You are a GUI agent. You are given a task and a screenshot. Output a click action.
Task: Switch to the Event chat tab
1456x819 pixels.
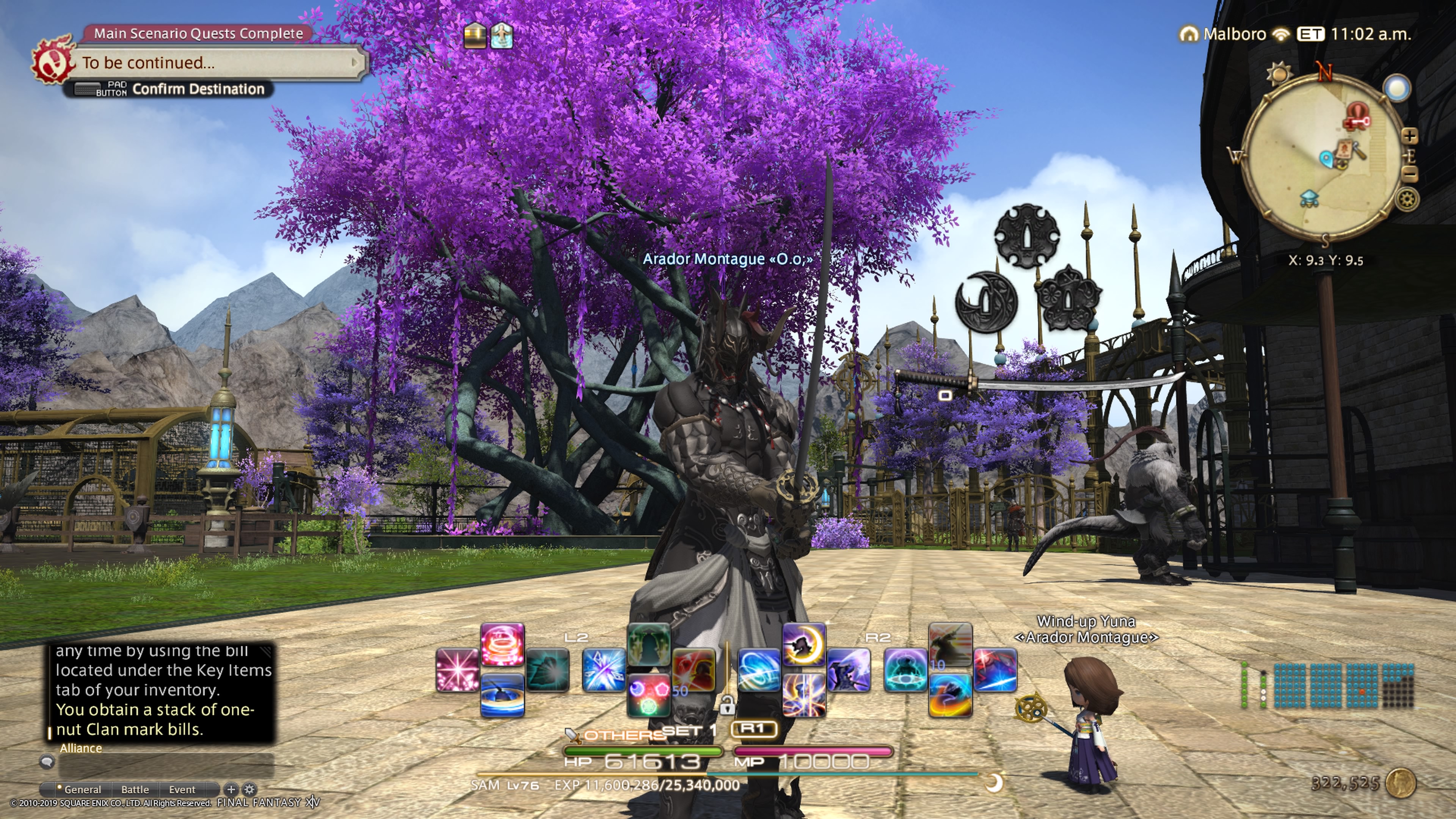click(x=182, y=789)
